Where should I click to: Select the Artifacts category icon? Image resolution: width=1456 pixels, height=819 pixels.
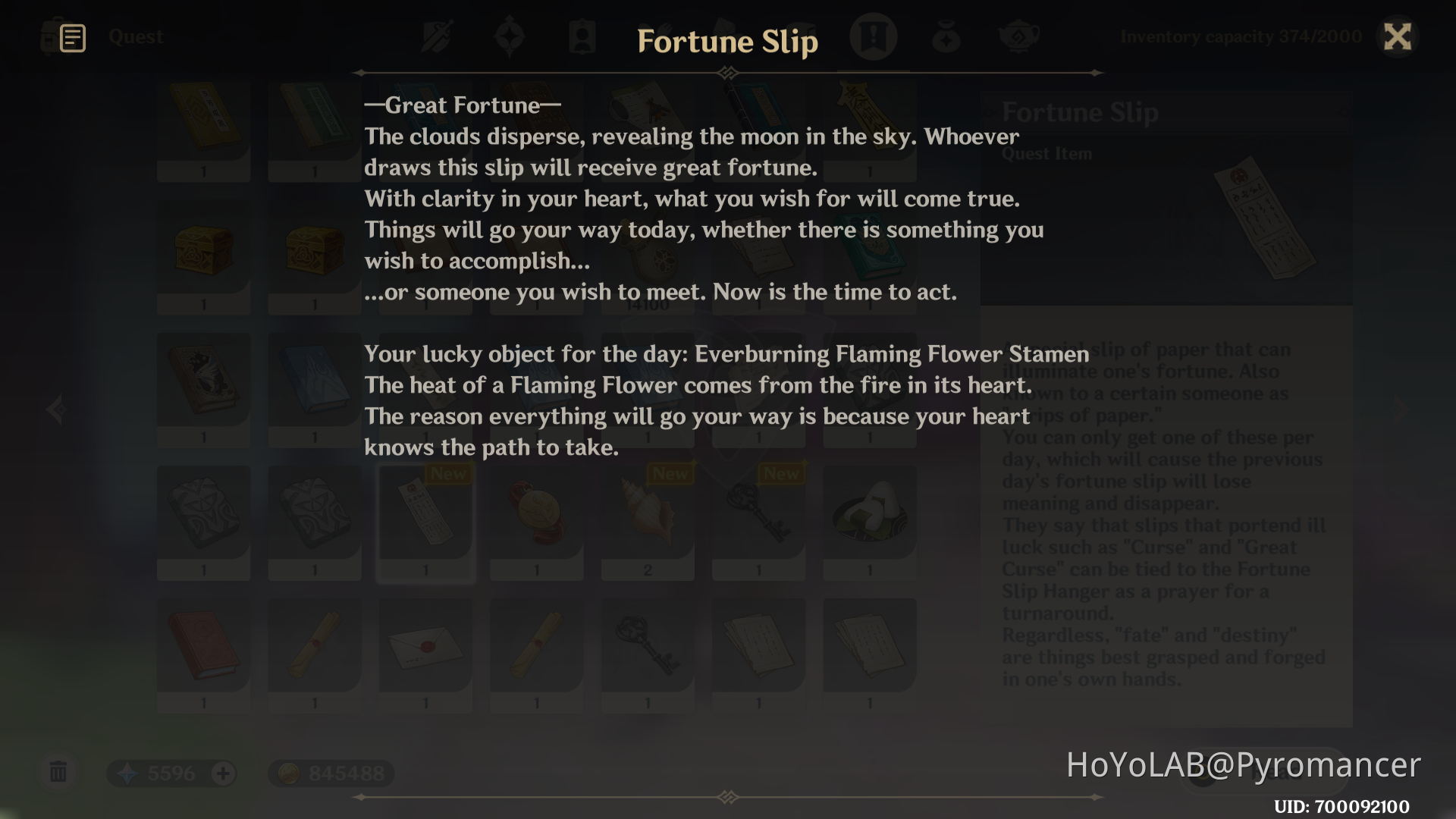[510, 36]
